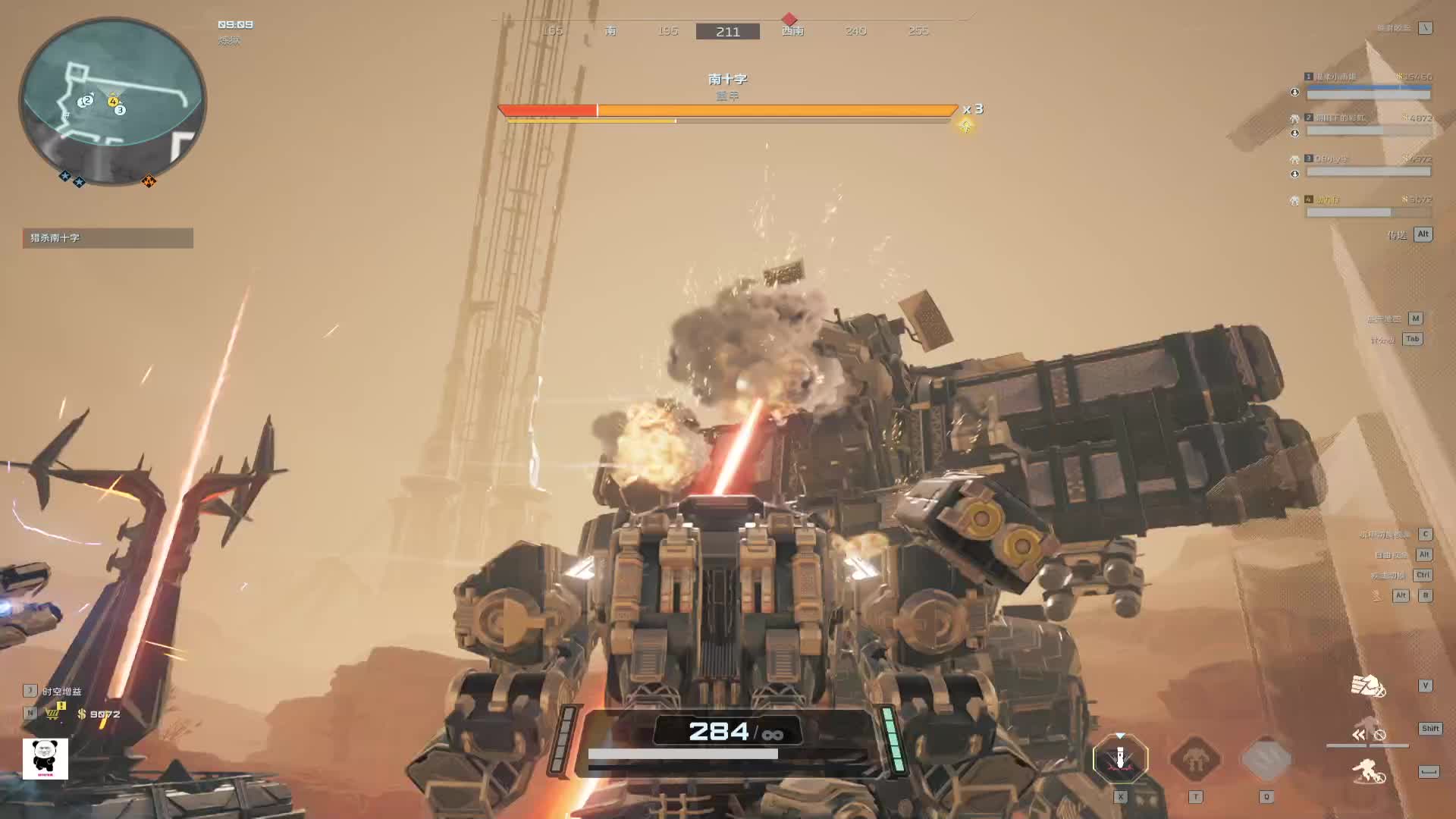Viewport: 1456px width, 819px height.
Task: Select the mech summon ability icon
Action: click(x=1195, y=758)
